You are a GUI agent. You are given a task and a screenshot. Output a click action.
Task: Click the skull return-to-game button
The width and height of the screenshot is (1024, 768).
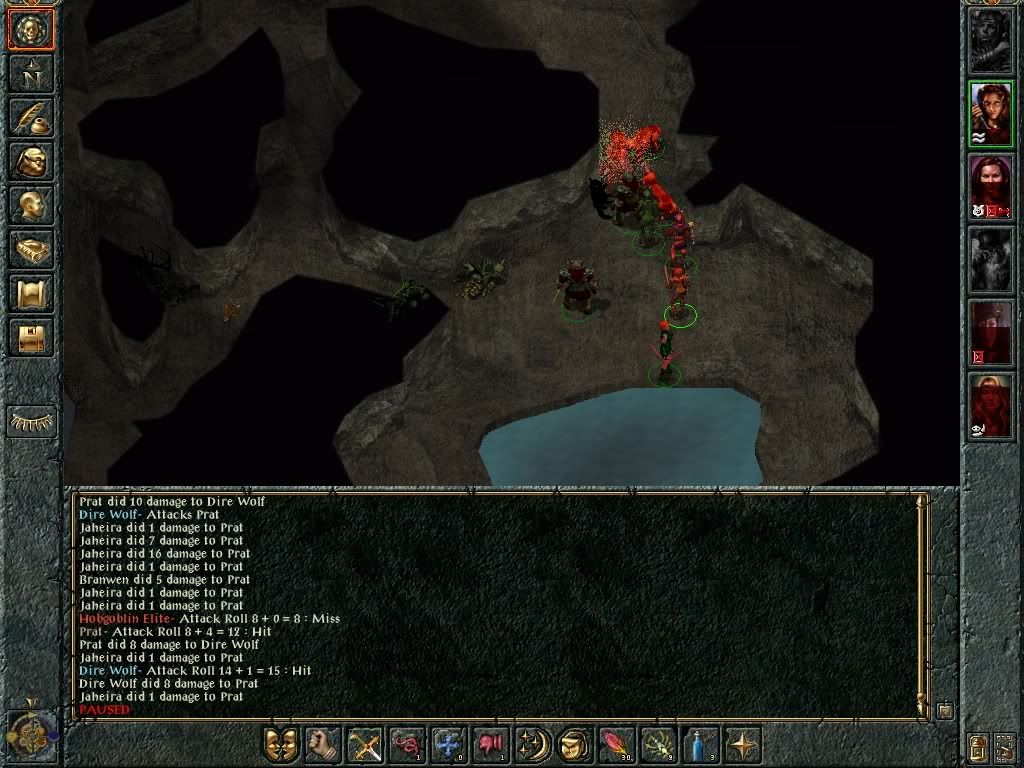coord(31,30)
